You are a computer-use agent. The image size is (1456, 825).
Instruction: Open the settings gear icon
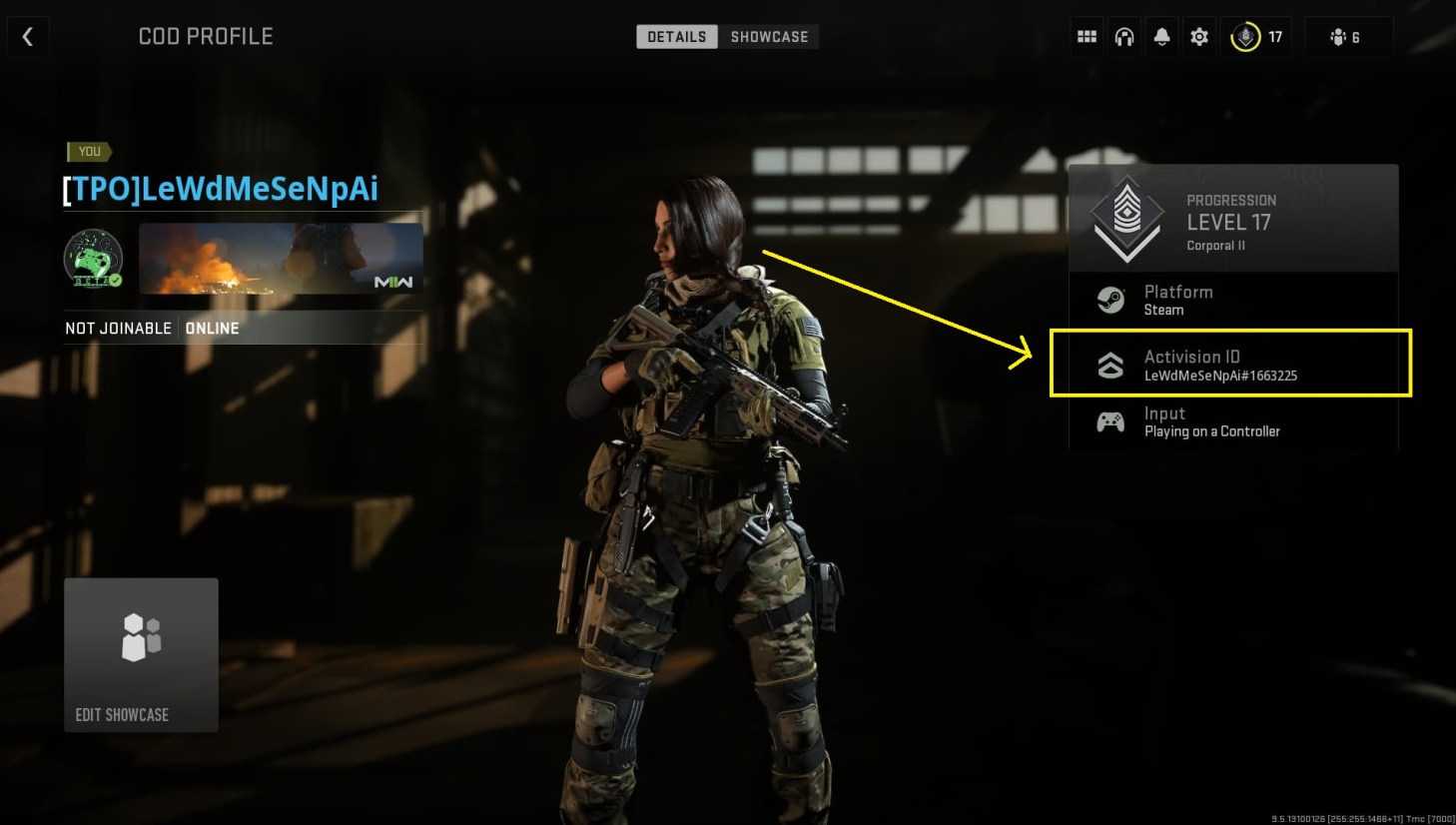pyautogui.click(x=1198, y=35)
